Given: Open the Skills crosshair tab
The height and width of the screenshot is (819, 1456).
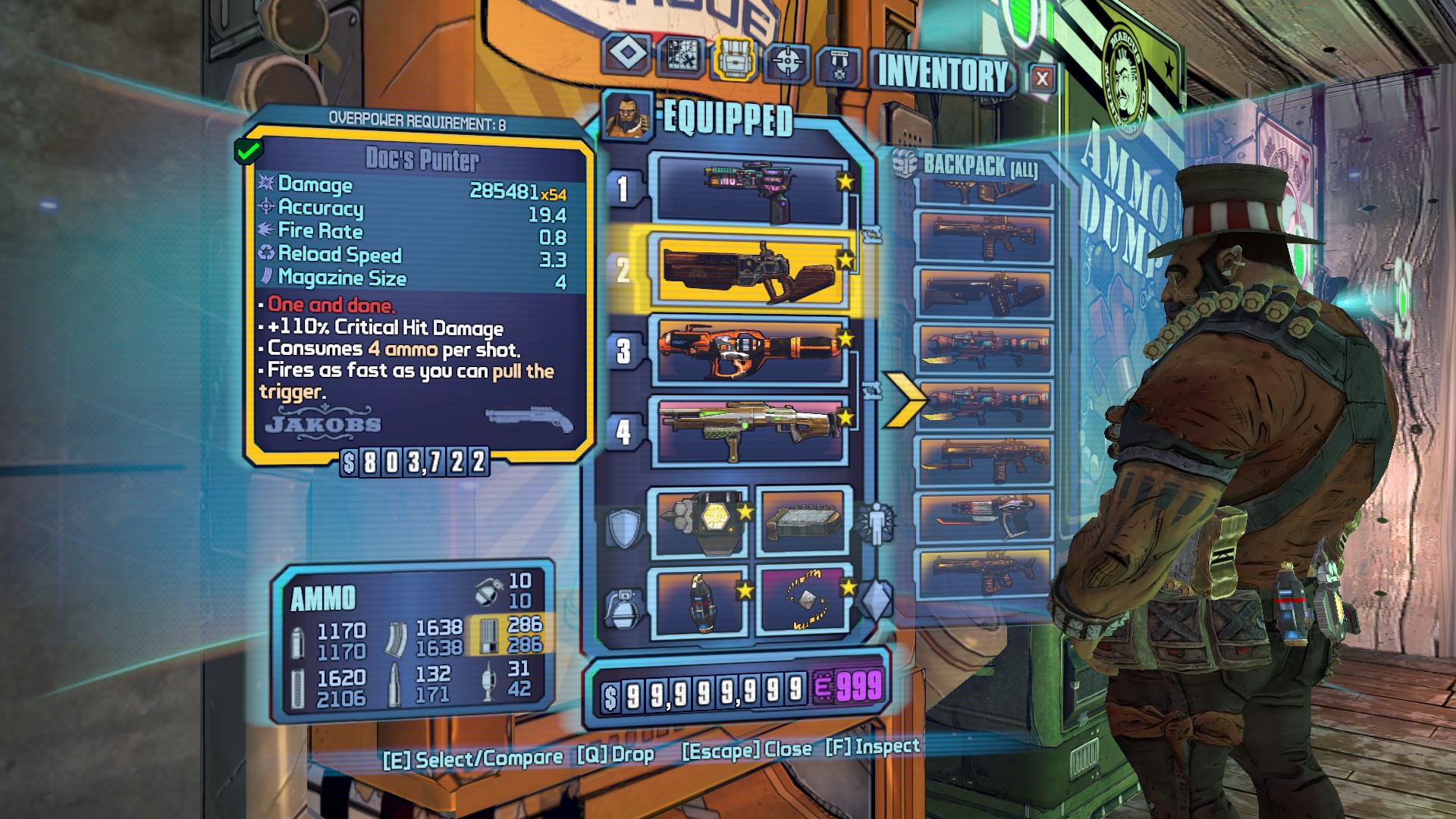Looking at the screenshot, I should coord(786,61).
